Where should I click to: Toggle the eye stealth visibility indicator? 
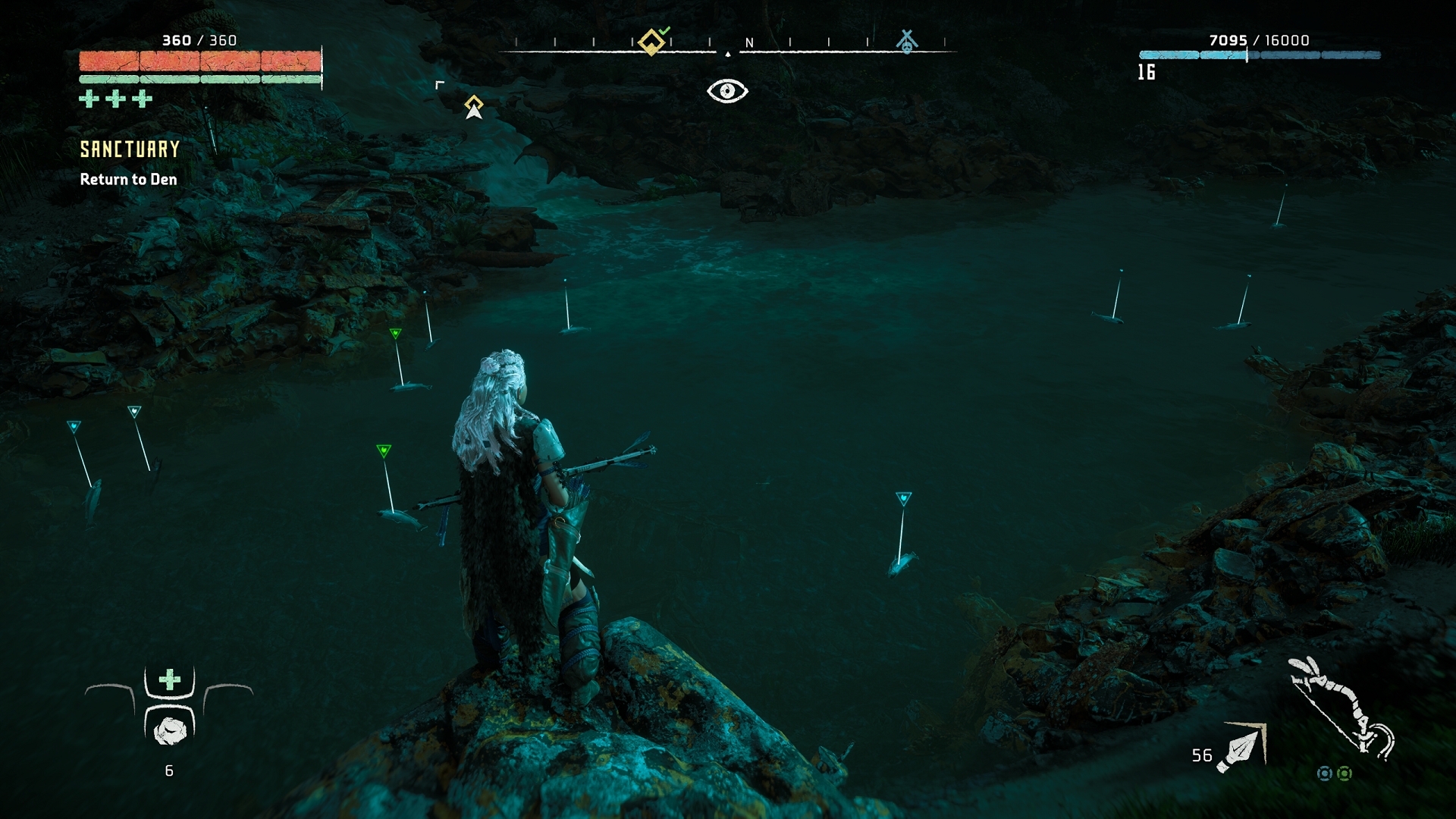click(x=727, y=91)
